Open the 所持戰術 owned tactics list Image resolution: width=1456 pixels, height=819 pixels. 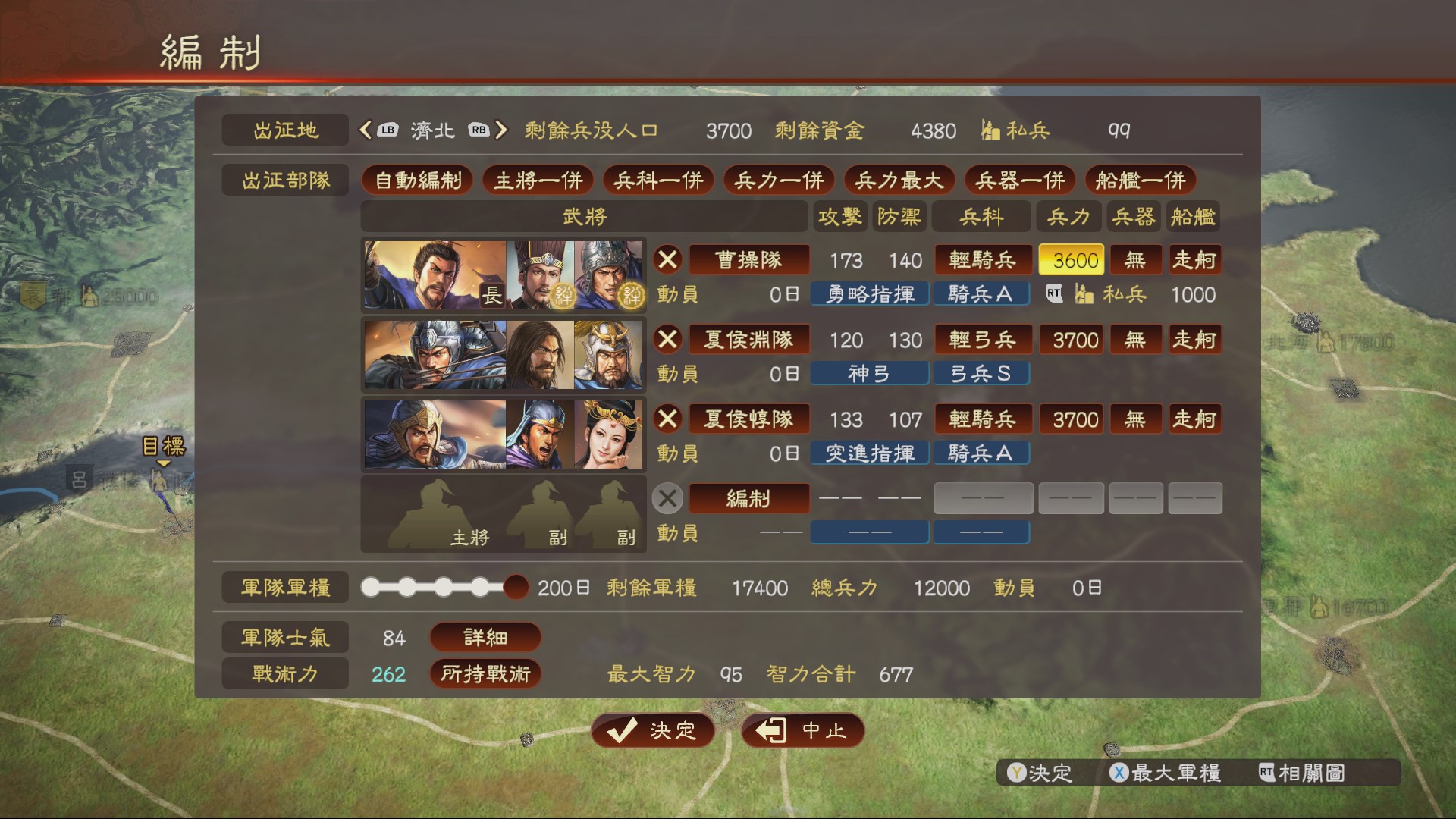point(485,673)
